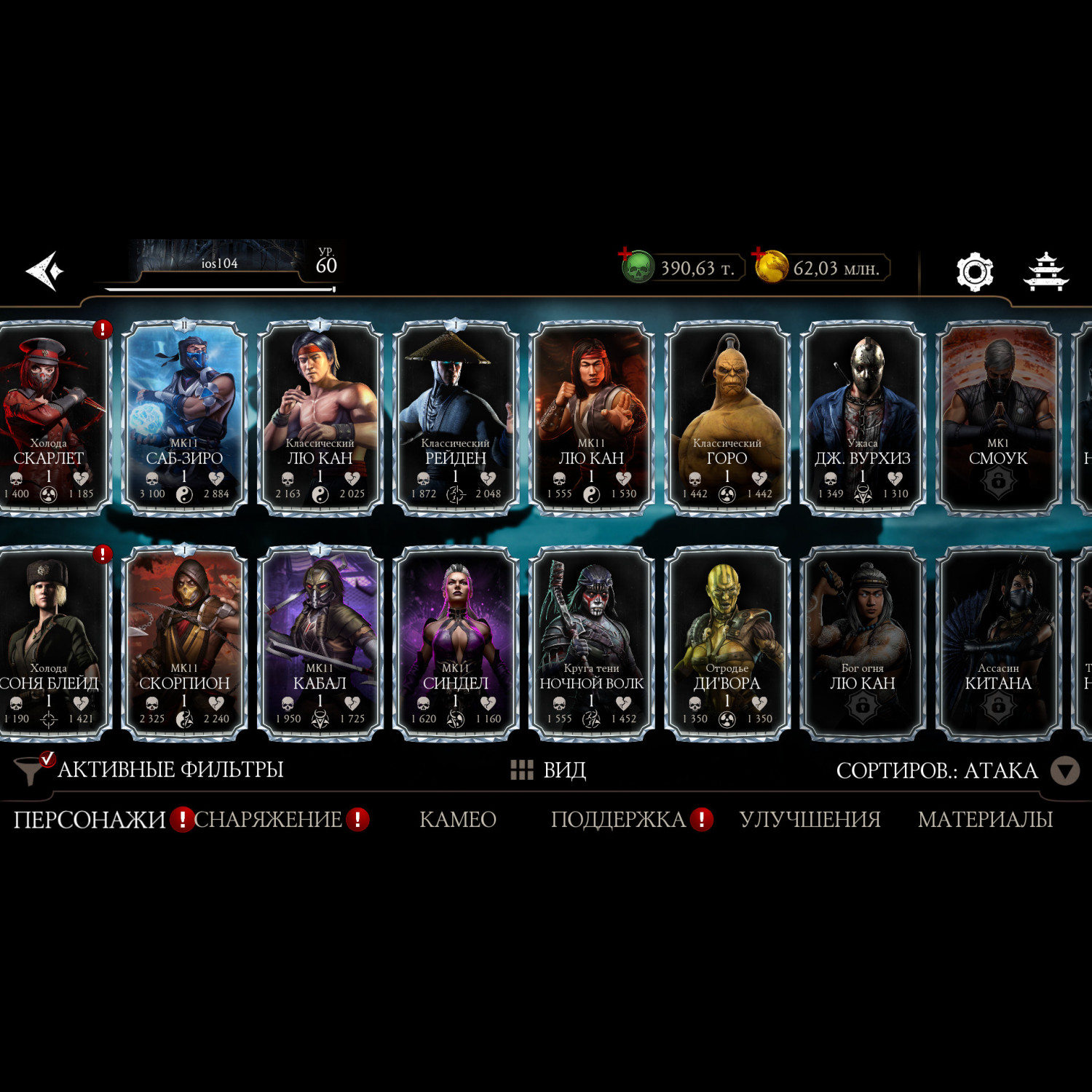Viewport: 1092px width, 1092px height.
Task: Select the MK11 Кабал card
Action: pyautogui.click(x=320, y=644)
